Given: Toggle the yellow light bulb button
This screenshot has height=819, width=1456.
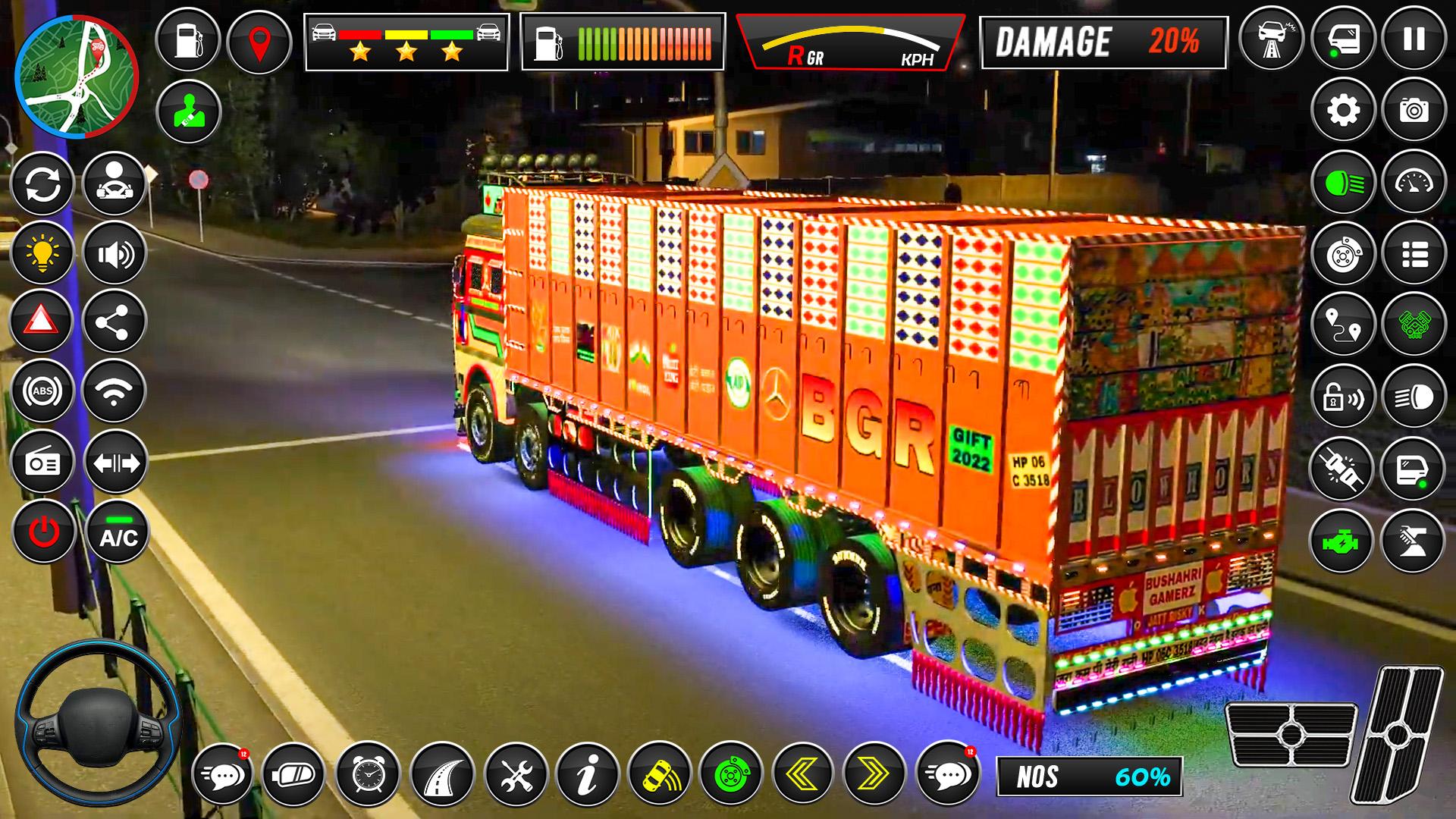Looking at the screenshot, I should (x=42, y=254).
